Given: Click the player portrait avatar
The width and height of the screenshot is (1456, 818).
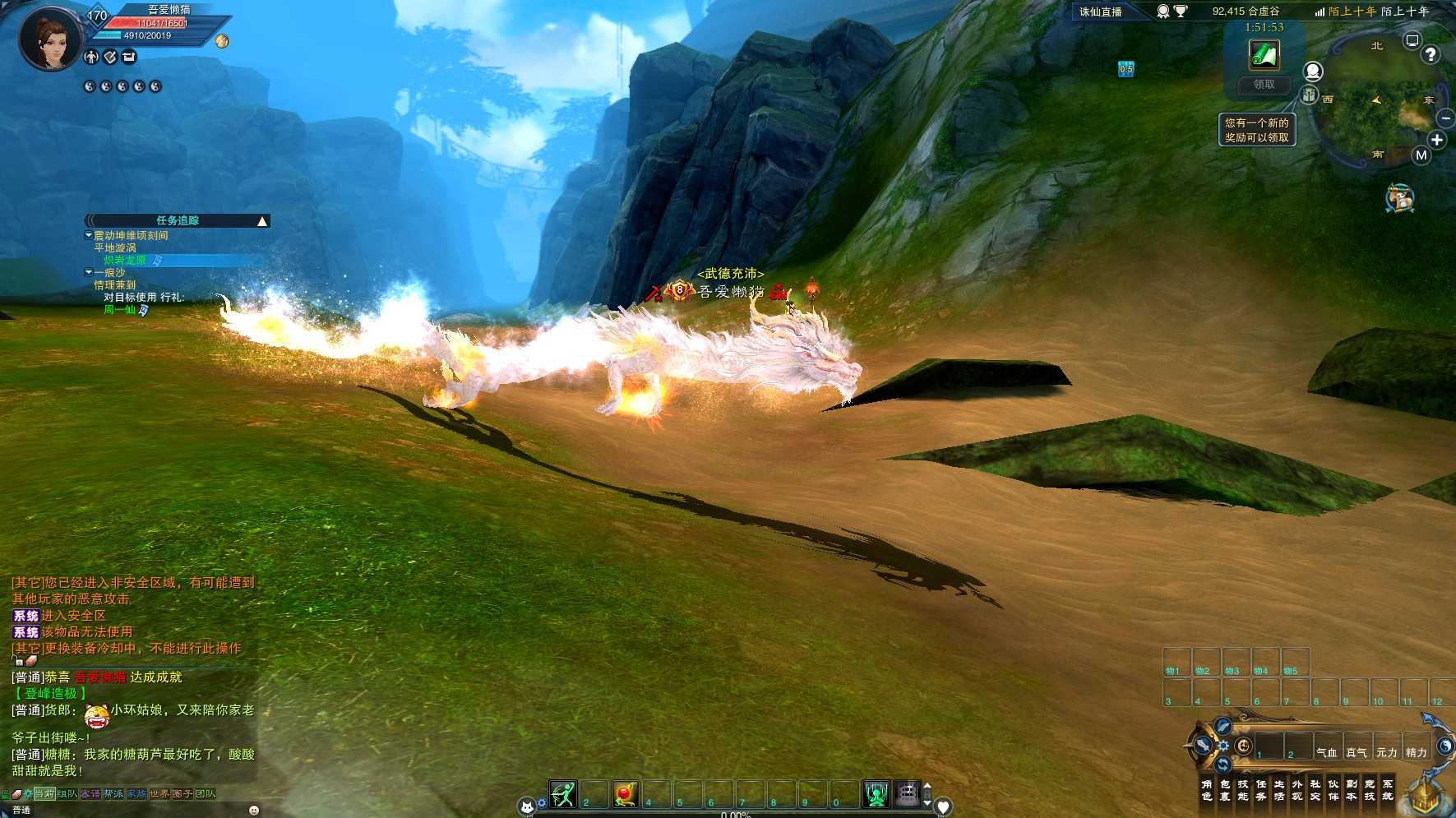Looking at the screenshot, I should 51,39.
